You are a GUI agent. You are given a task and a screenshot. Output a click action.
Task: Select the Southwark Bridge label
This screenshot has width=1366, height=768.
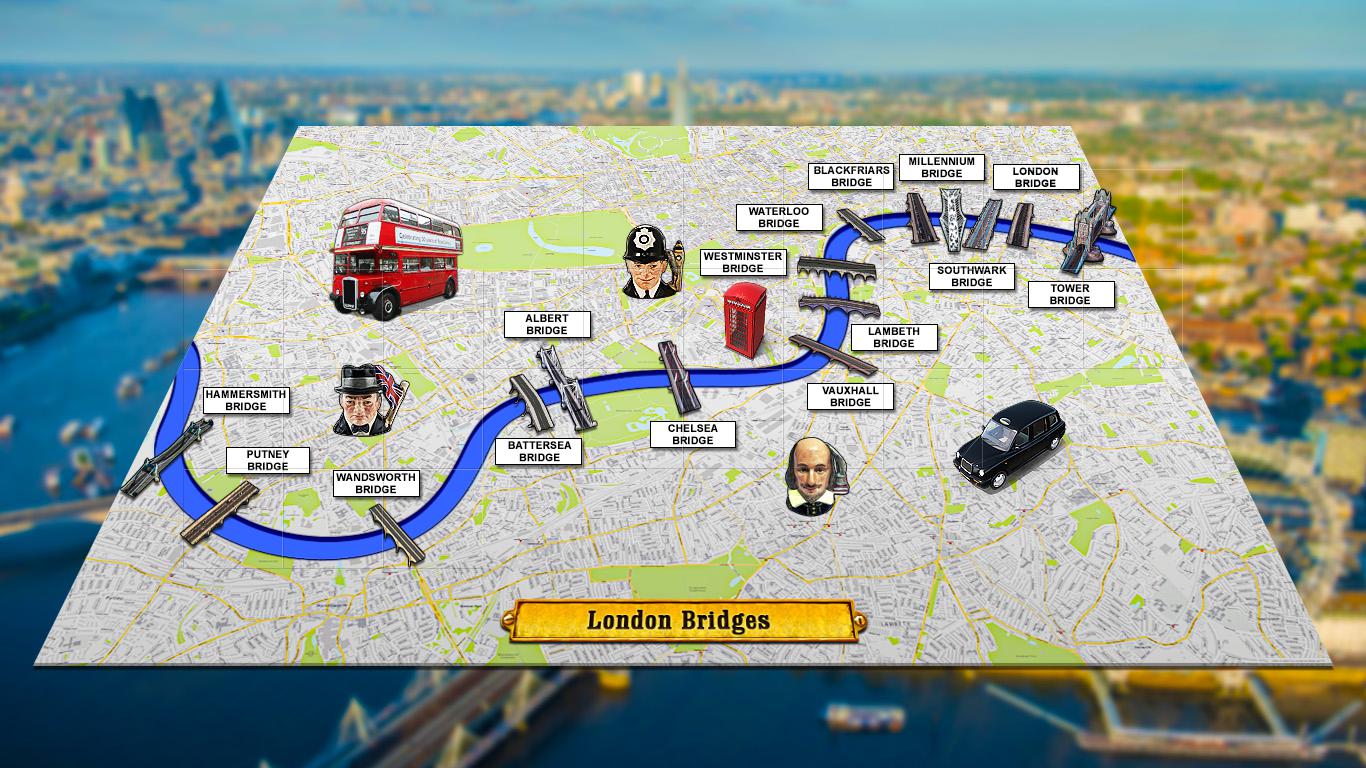[x=971, y=276]
